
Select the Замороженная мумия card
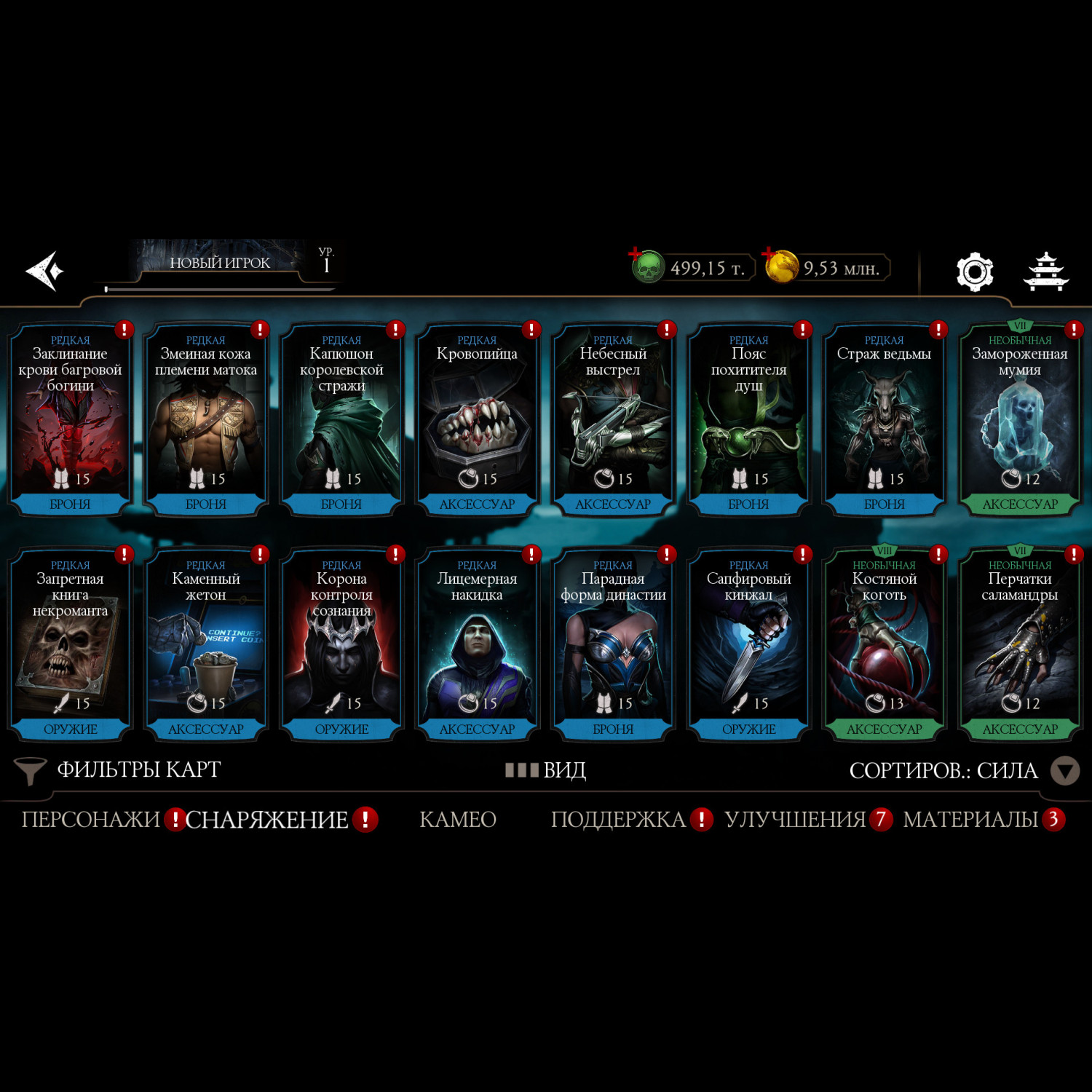point(1019,420)
